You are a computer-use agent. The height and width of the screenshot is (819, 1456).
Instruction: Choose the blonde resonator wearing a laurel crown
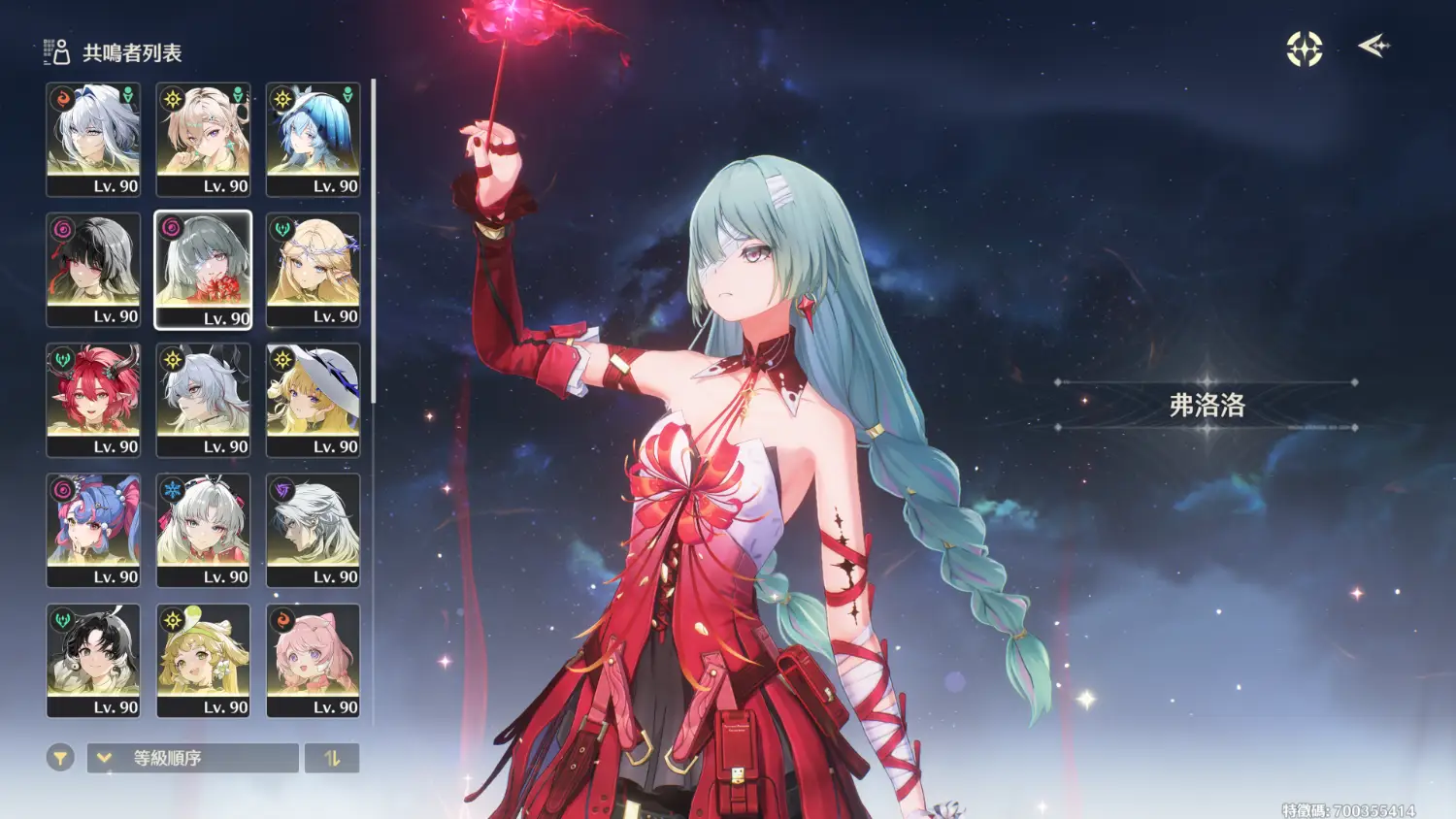pos(313,270)
